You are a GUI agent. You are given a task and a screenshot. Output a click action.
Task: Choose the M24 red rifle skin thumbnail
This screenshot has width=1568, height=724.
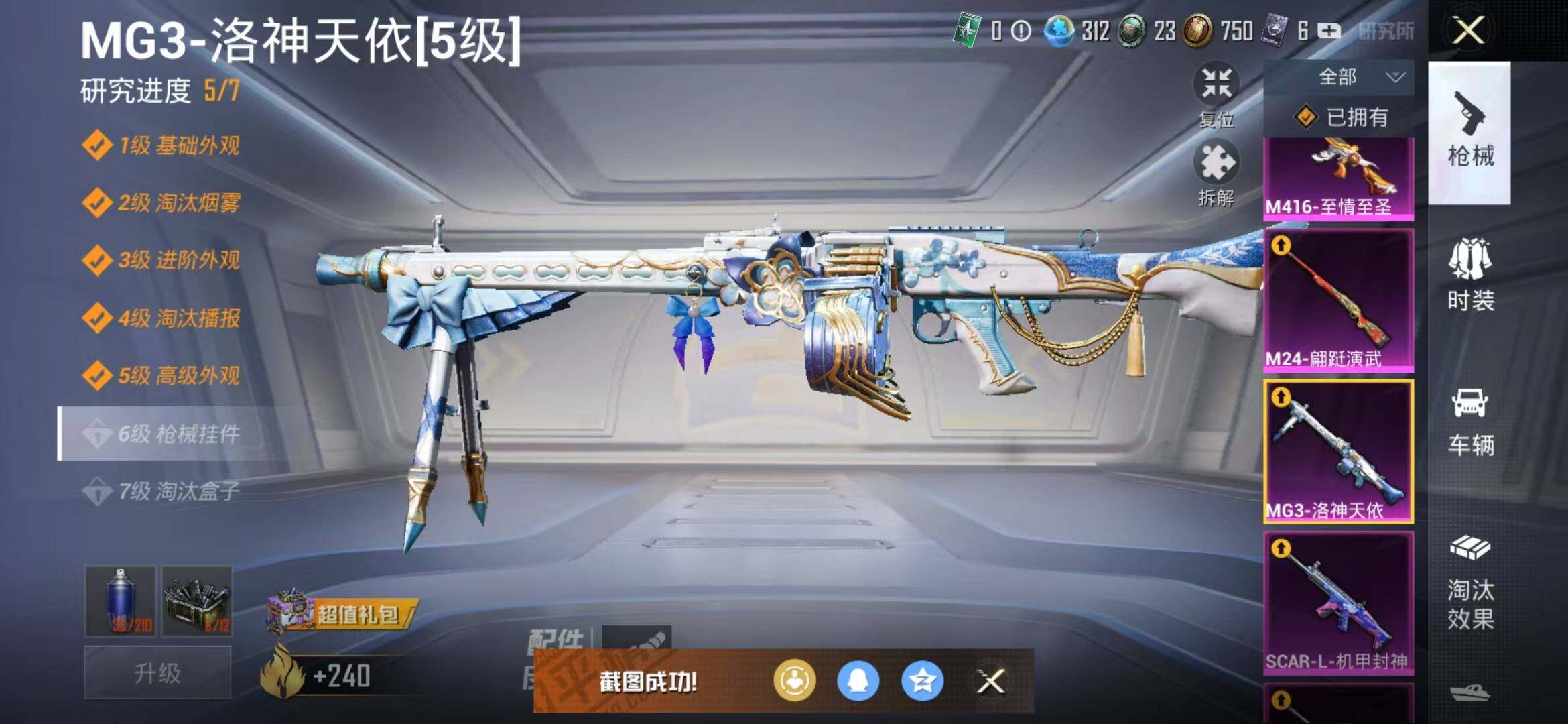(x=1339, y=300)
